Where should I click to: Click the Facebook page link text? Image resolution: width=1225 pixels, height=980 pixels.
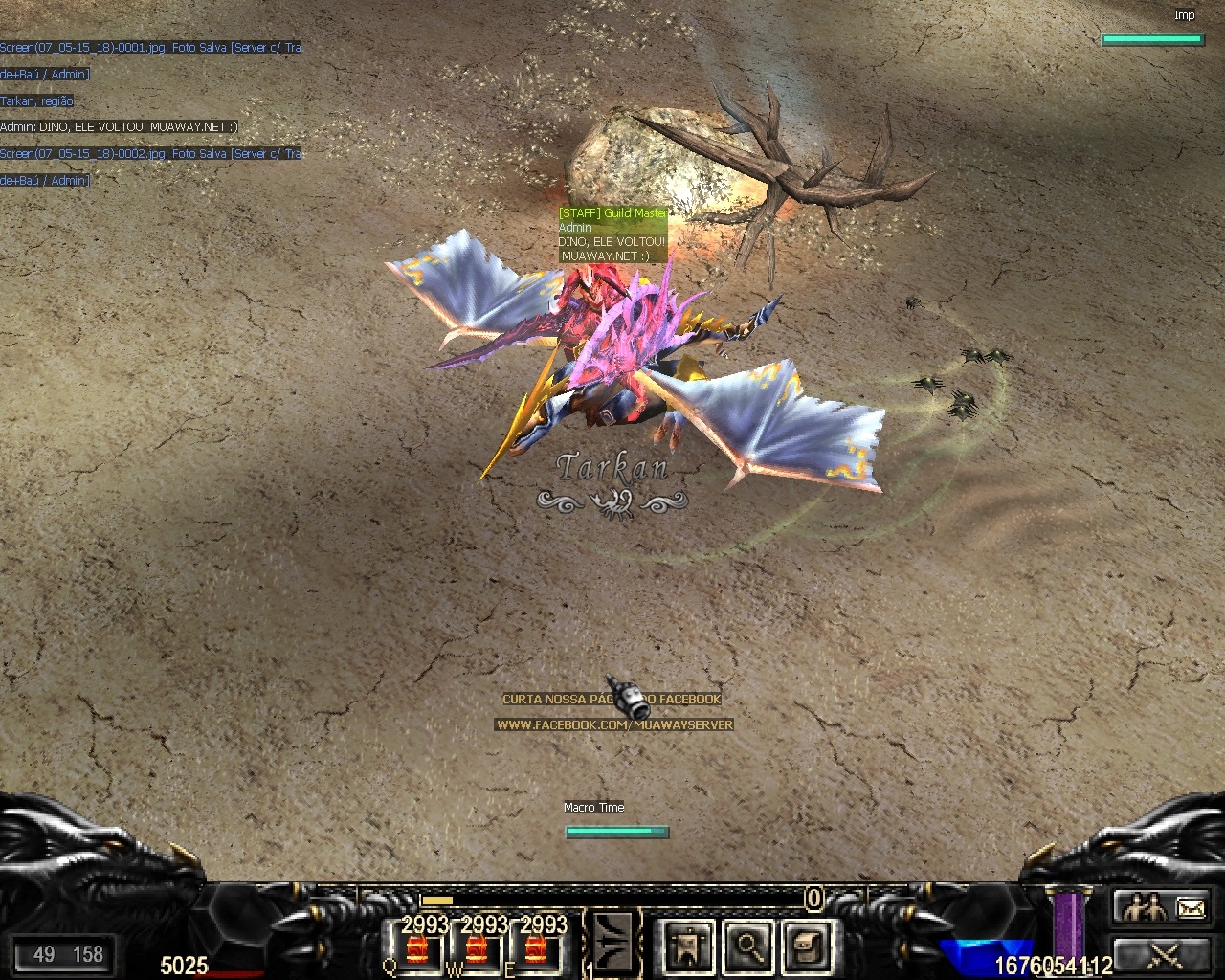[x=613, y=725]
